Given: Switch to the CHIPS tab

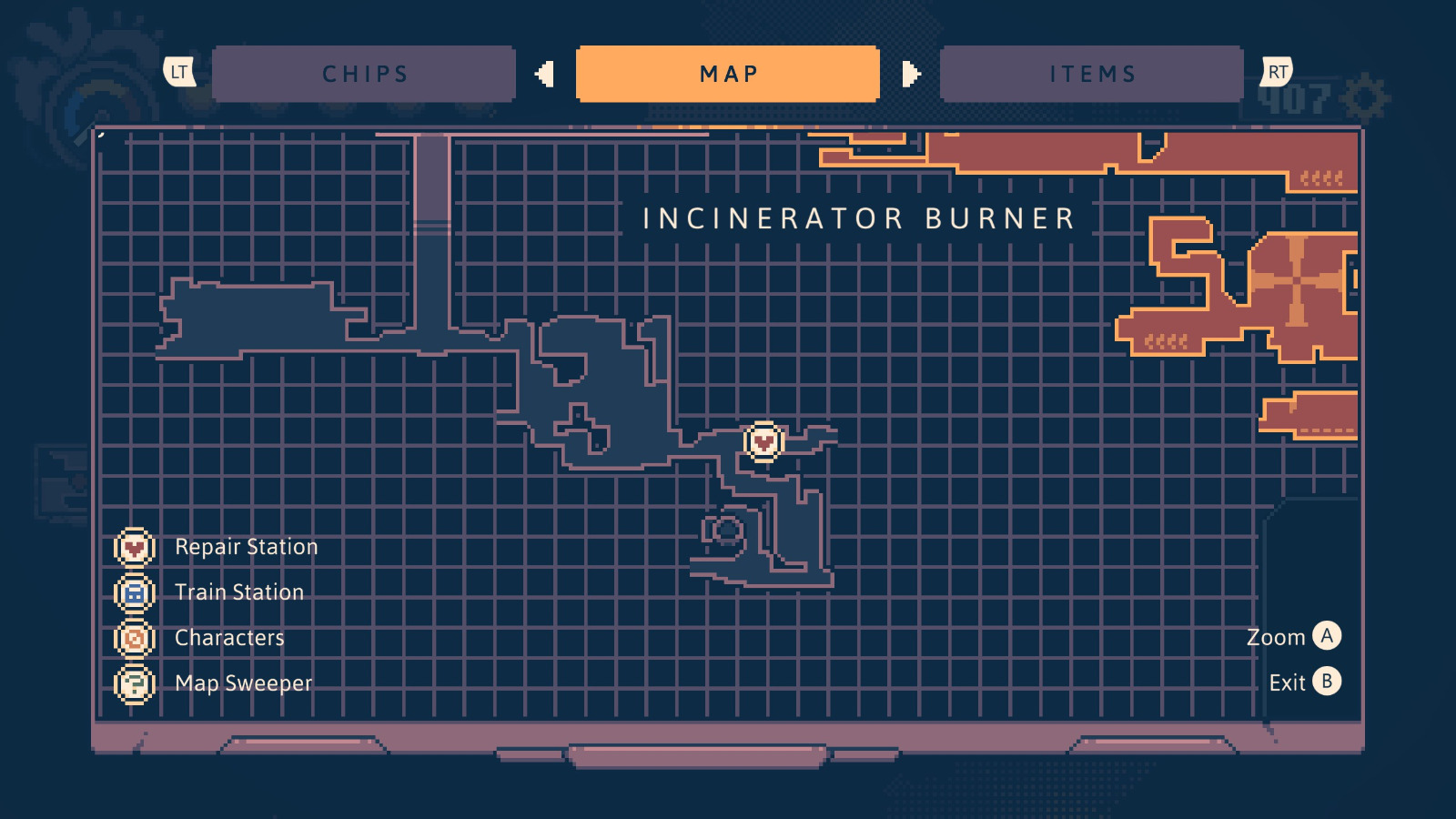Looking at the screenshot, I should [364, 74].
